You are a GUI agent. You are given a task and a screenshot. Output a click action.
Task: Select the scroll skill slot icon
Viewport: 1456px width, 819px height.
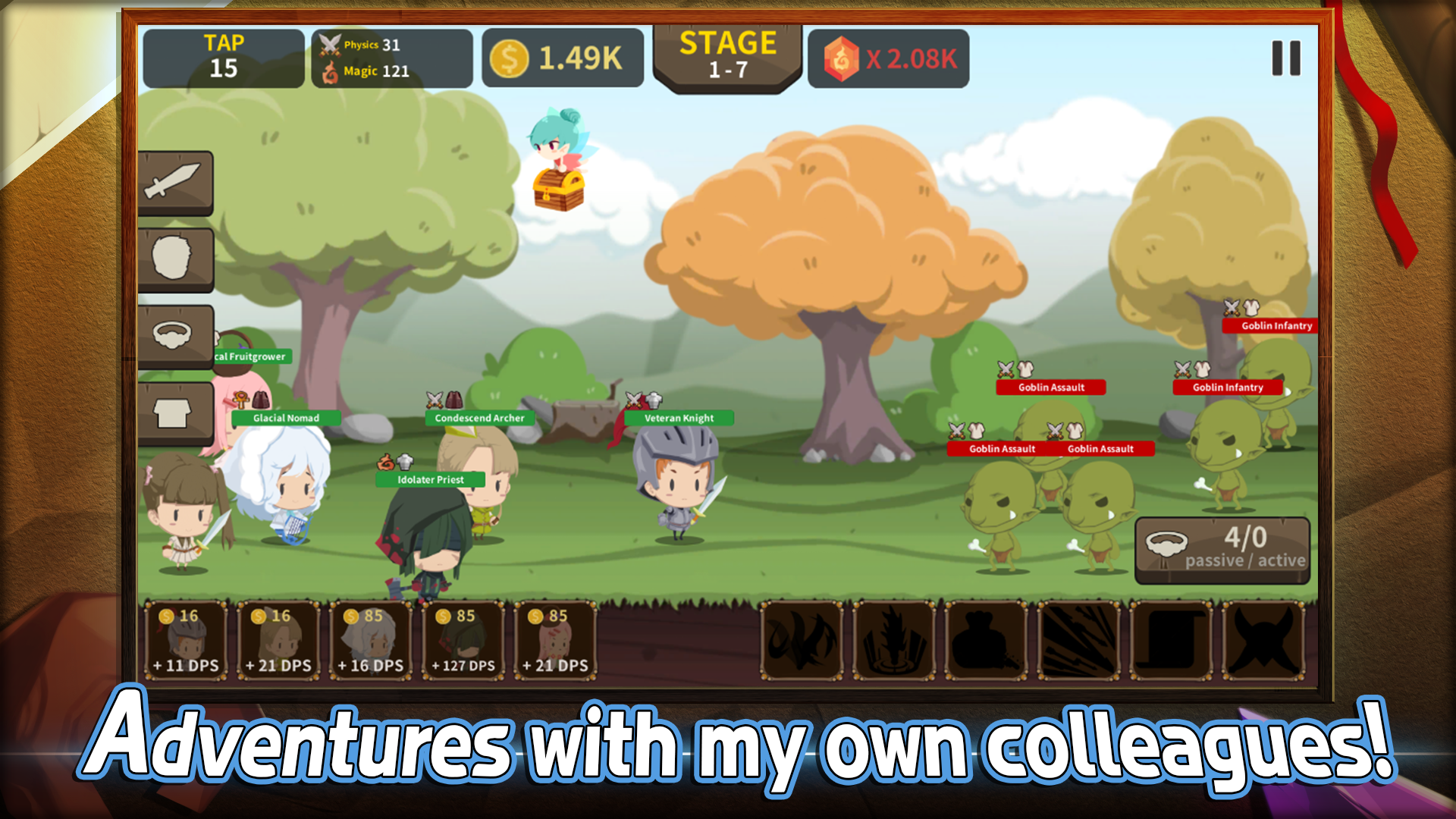coord(1169,642)
